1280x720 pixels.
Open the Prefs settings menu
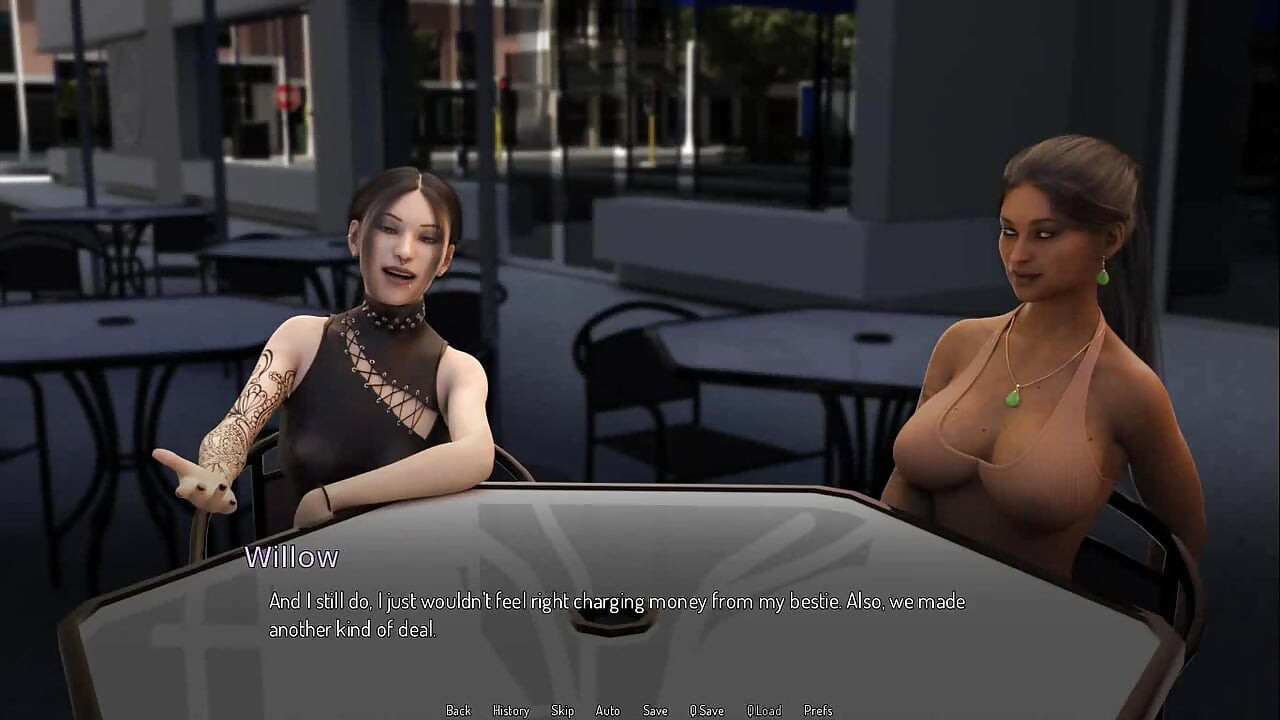tap(818, 710)
